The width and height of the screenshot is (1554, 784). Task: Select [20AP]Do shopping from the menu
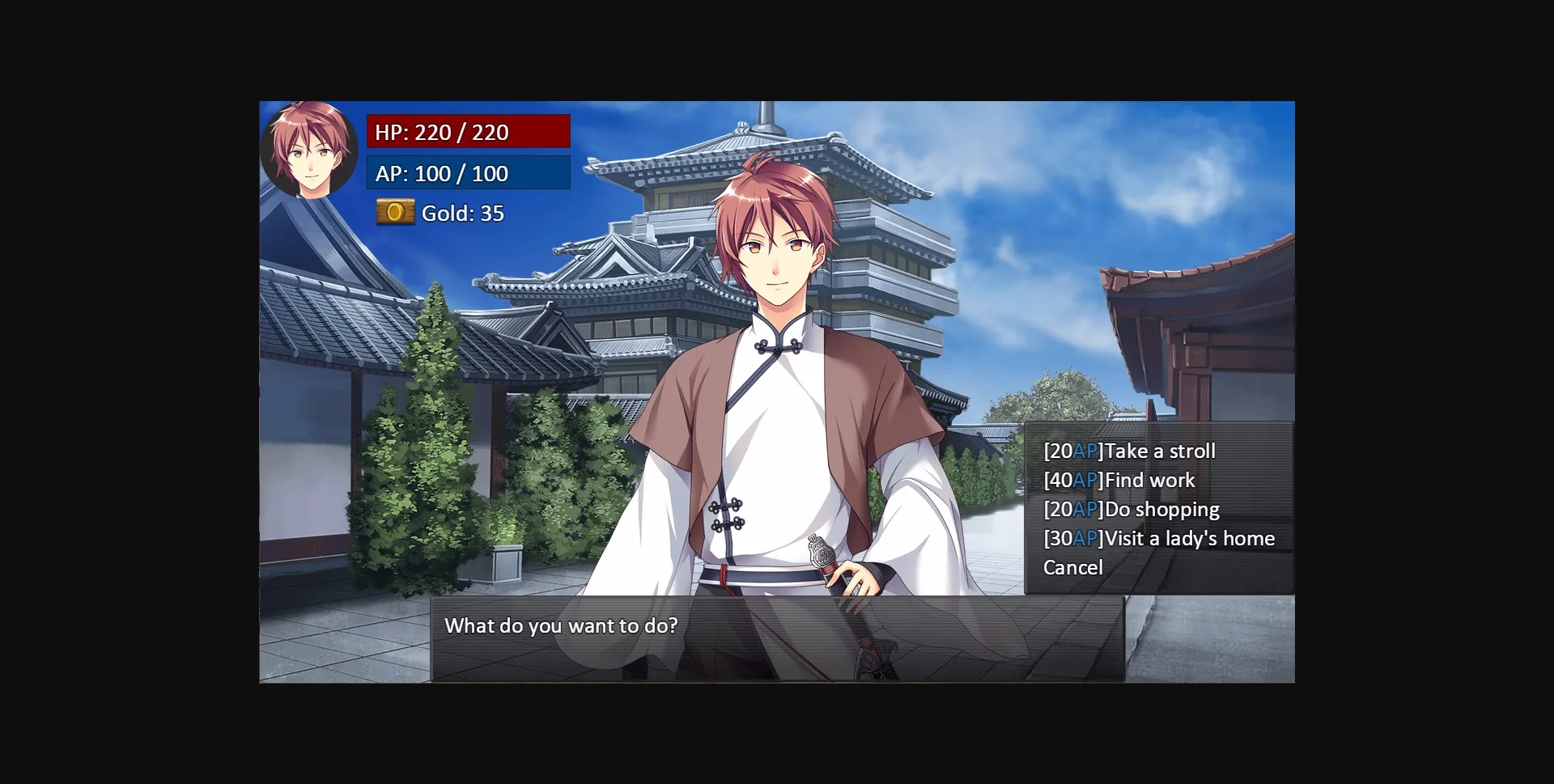click(x=1132, y=509)
